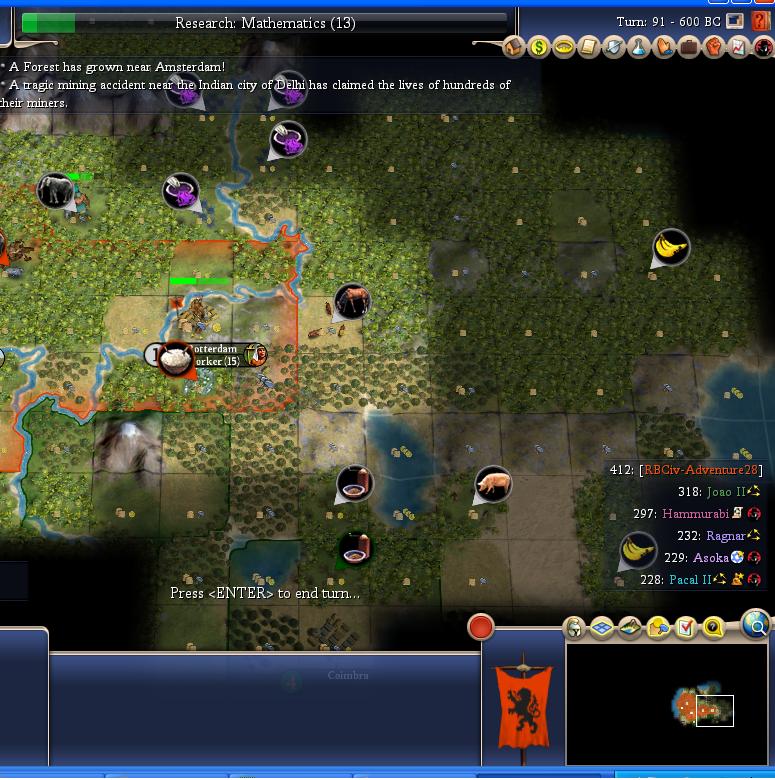Viewport: 775px width, 780px height.
Task: Toggle the score checkbox button above minimap
Action: 686,628
